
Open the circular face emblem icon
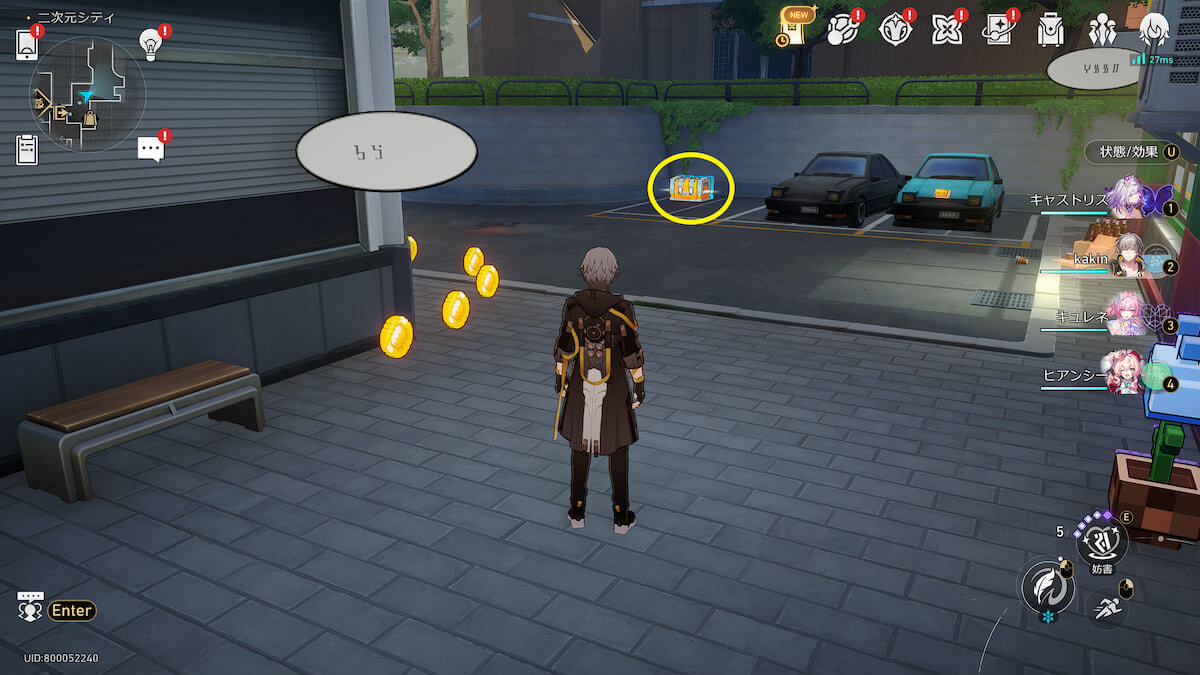(895, 30)
